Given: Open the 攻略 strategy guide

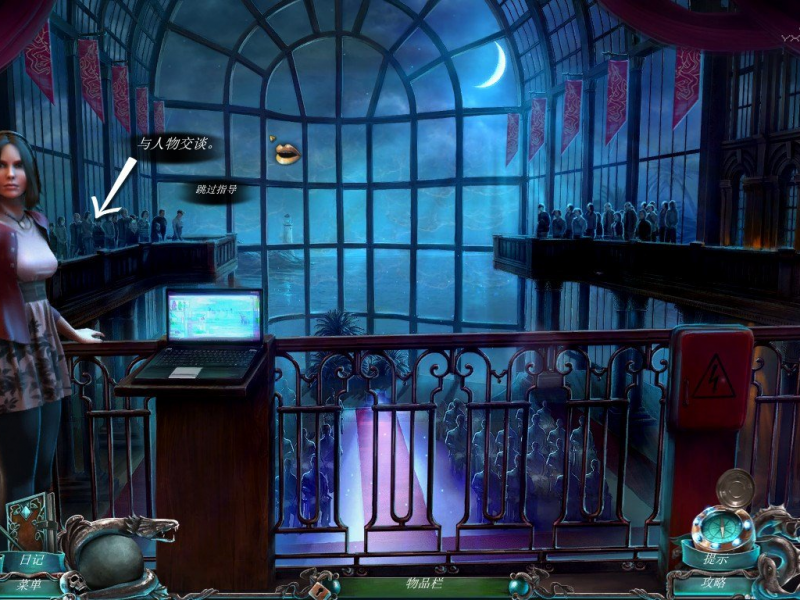Looking at the screenshot, I should point(713,584).
